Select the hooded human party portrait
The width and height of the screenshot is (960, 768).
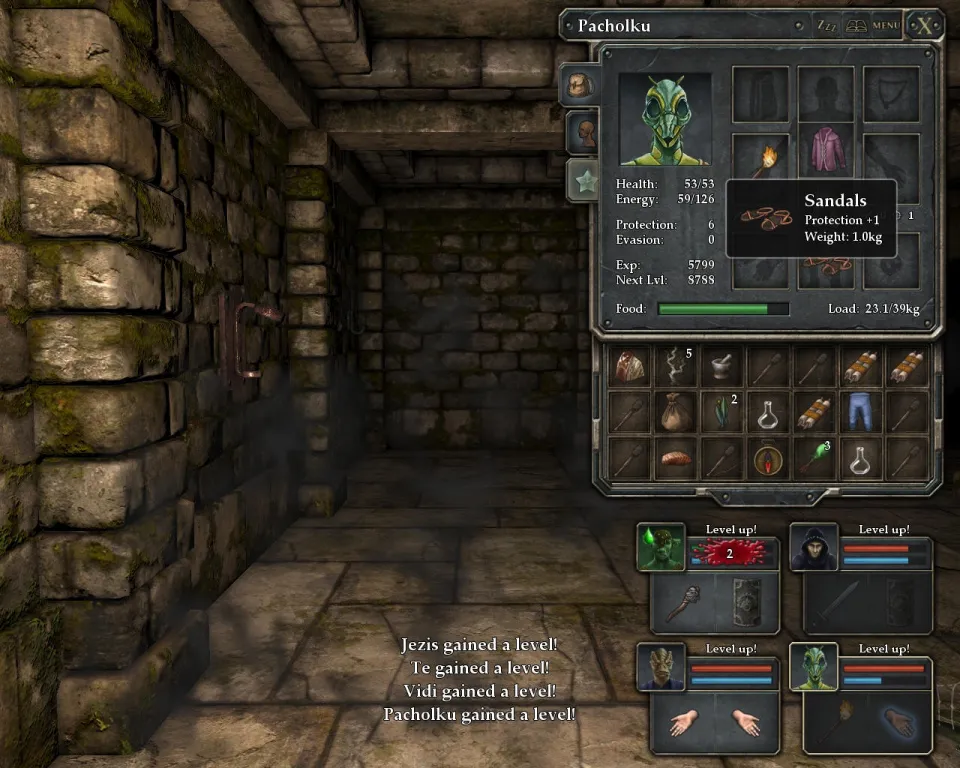click(813, 547)
